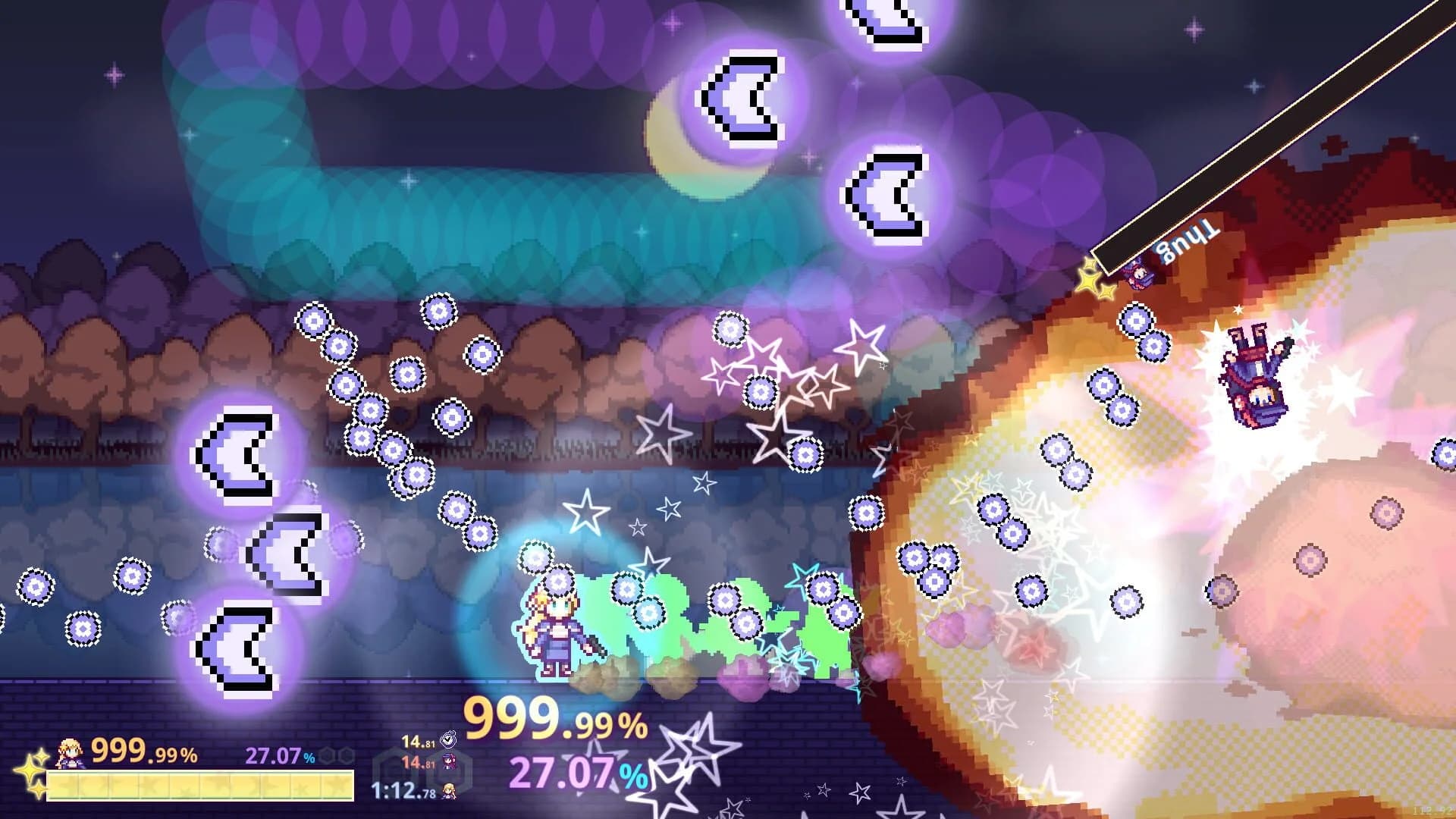Click the orange 14.81 cooldown number
The image size is (1456, 819).
(x=417, y=762)
